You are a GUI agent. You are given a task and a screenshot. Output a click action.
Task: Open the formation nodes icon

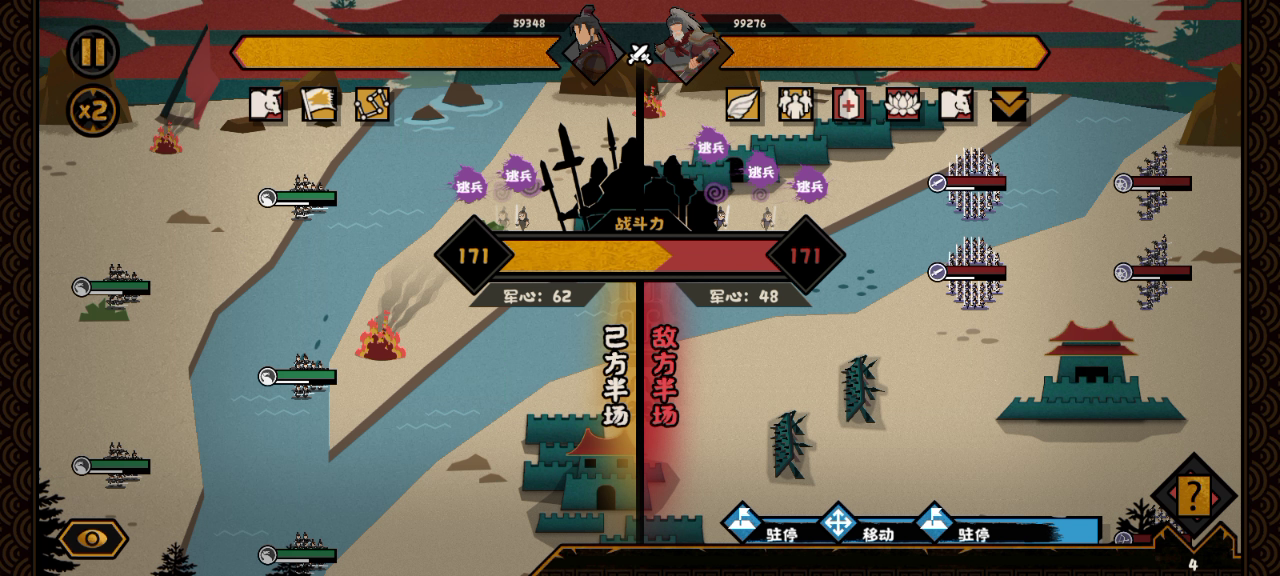[372, 104]
